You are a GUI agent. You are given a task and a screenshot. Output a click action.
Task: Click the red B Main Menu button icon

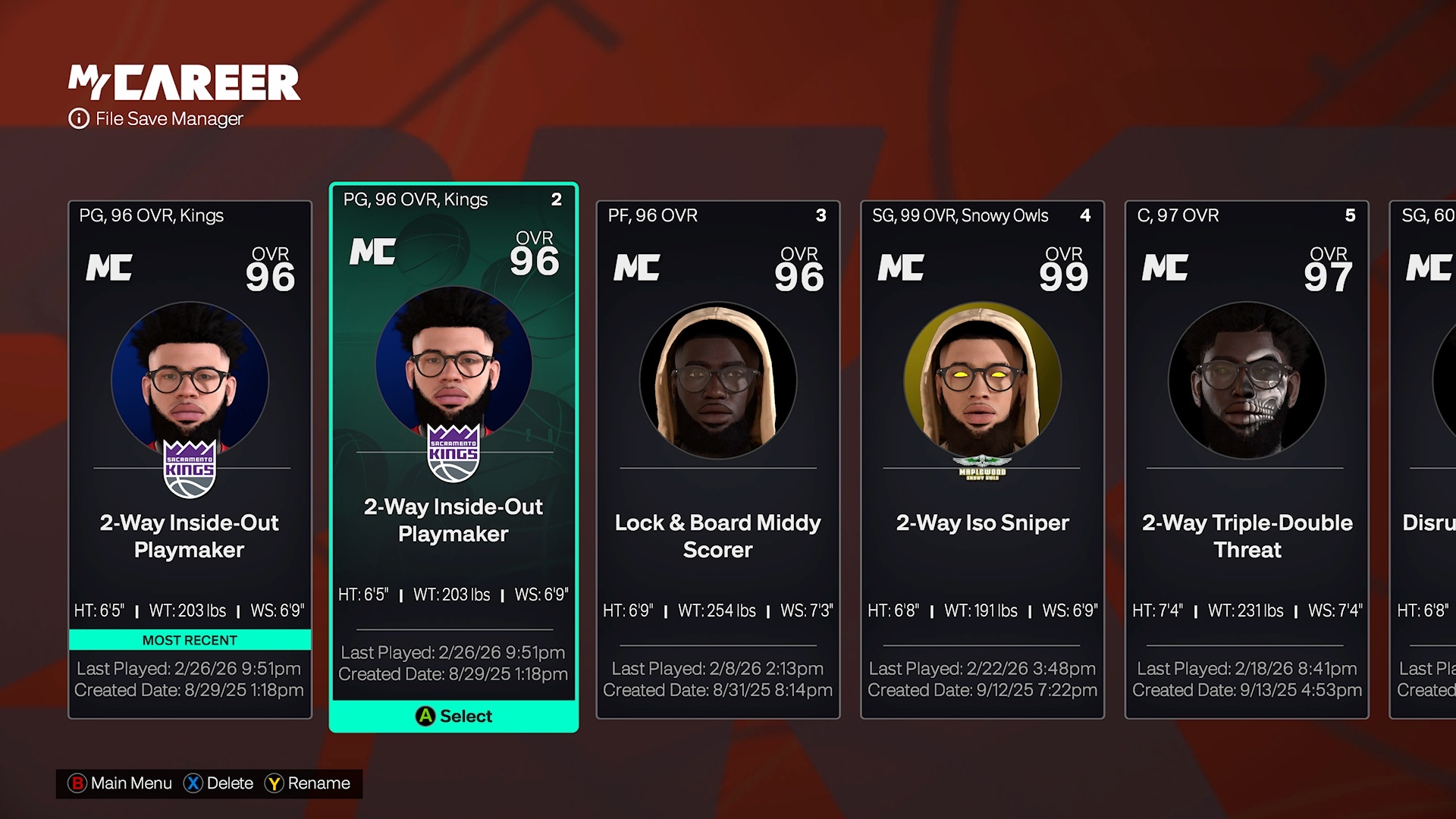[x=77, y=783]
